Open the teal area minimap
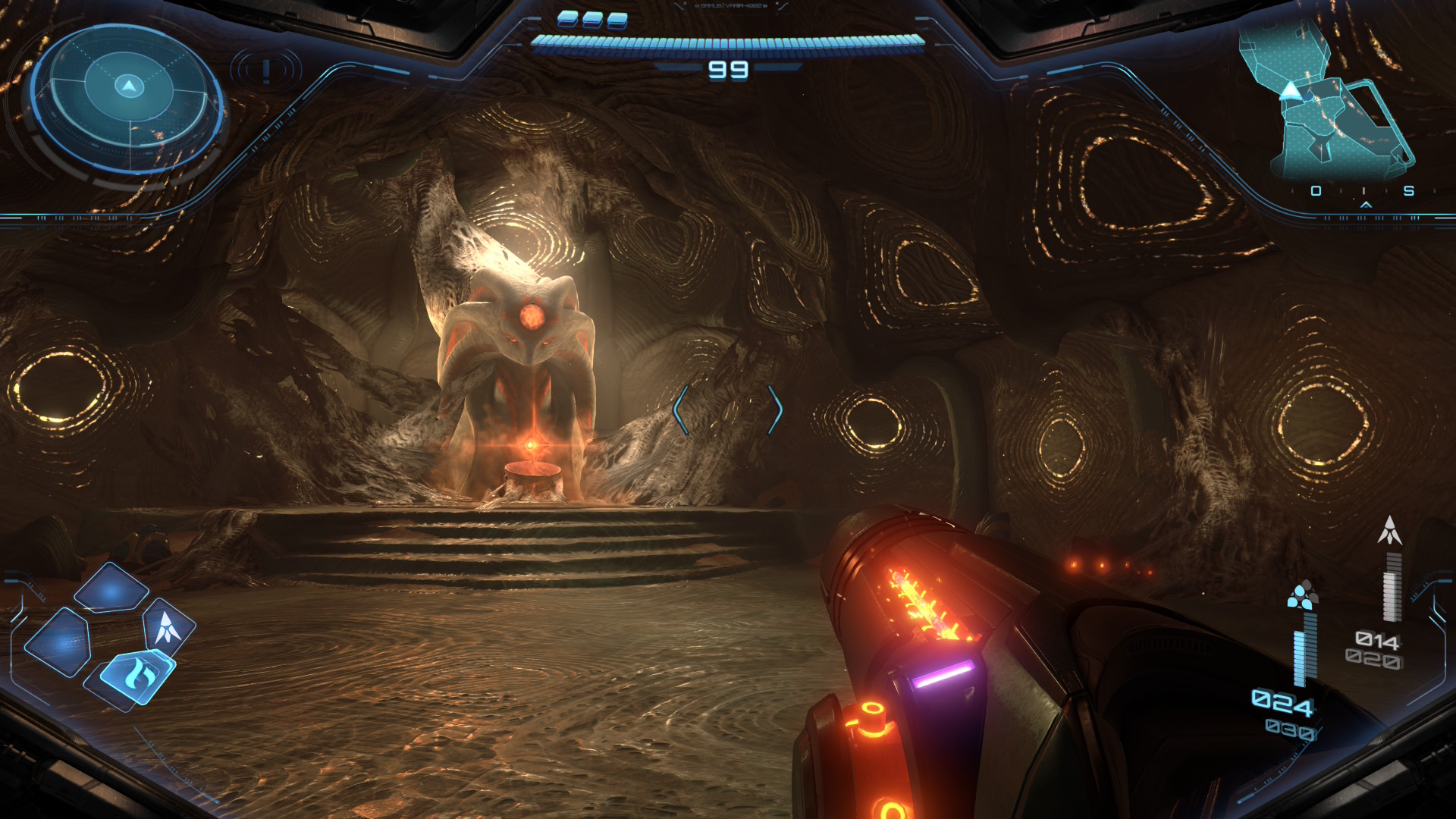 pos(1329,102)
